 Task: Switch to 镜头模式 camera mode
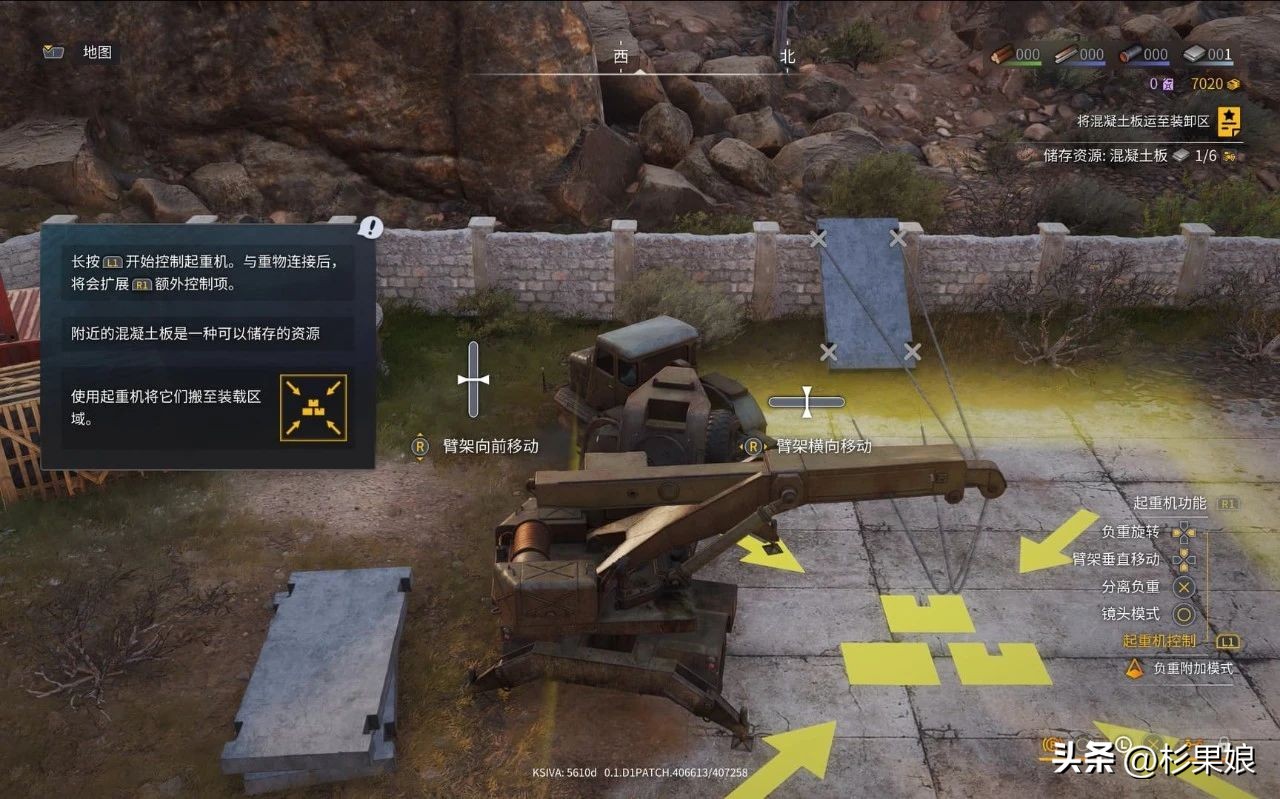[x=1131, y=614]
